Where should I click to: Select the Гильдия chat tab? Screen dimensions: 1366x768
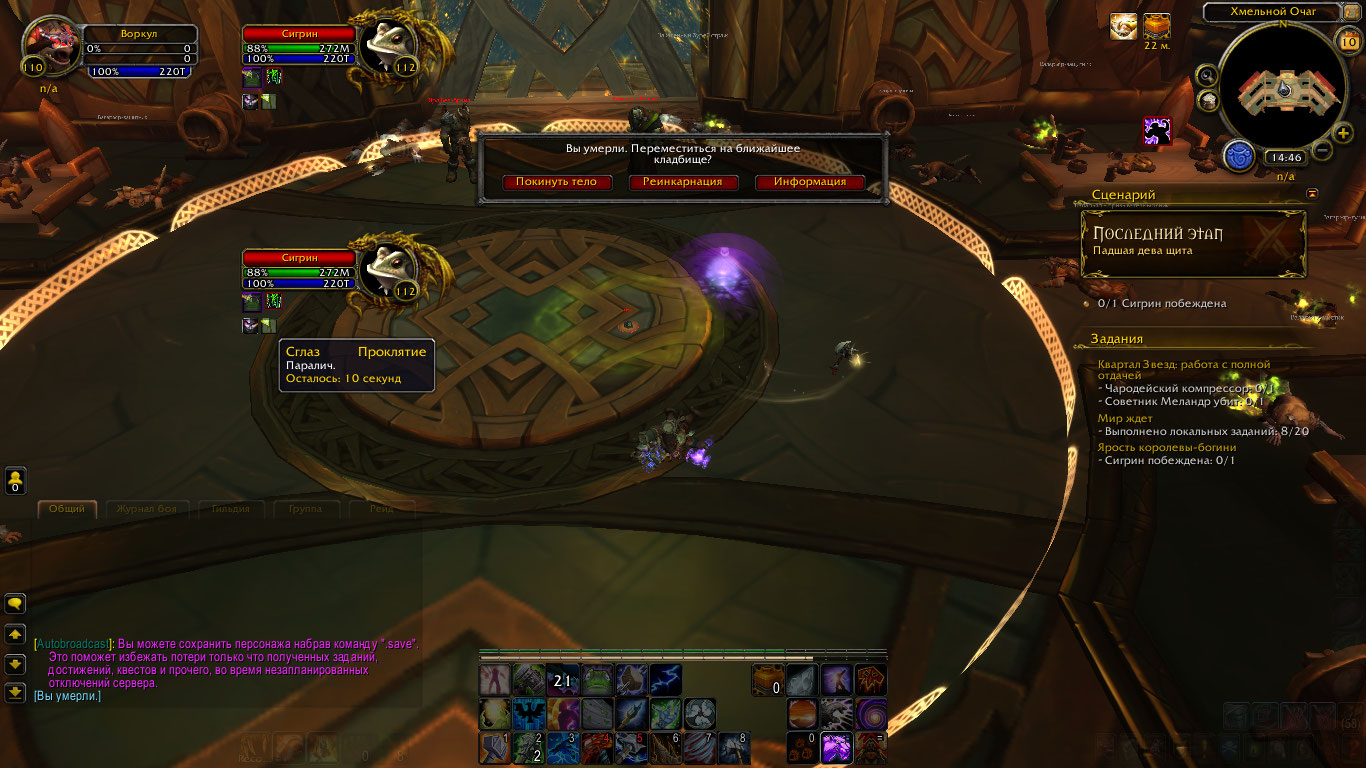[x=223, y=509]
